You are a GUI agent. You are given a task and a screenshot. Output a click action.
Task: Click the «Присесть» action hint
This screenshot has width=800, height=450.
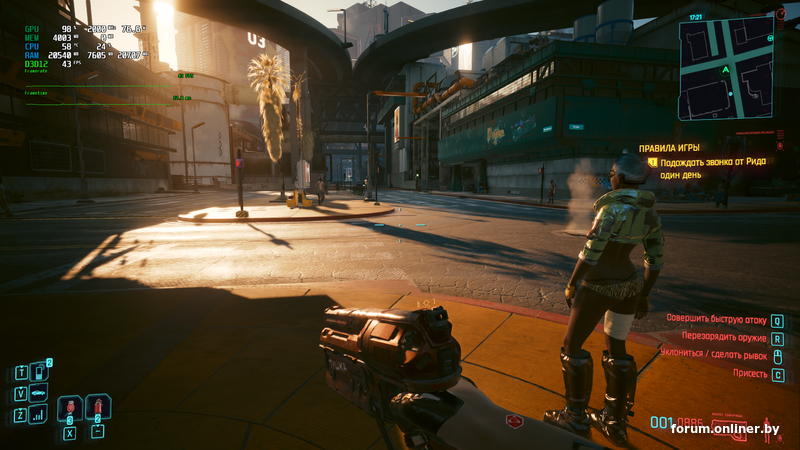pyautogui.click(x=750, y=374)
